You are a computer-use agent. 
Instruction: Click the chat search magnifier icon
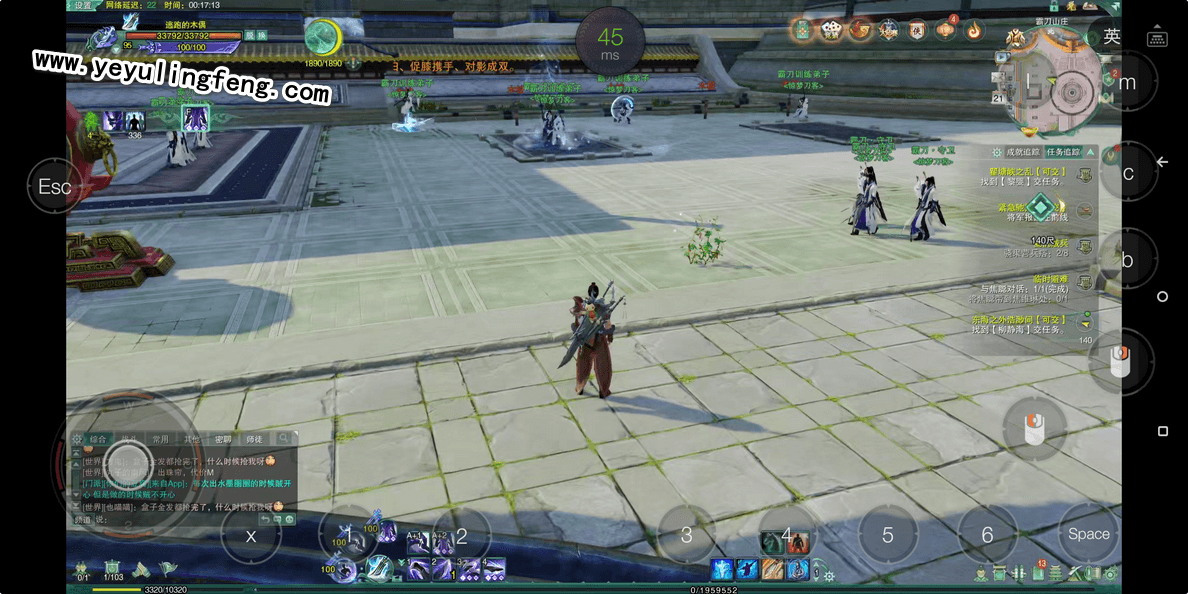(284, 438)
